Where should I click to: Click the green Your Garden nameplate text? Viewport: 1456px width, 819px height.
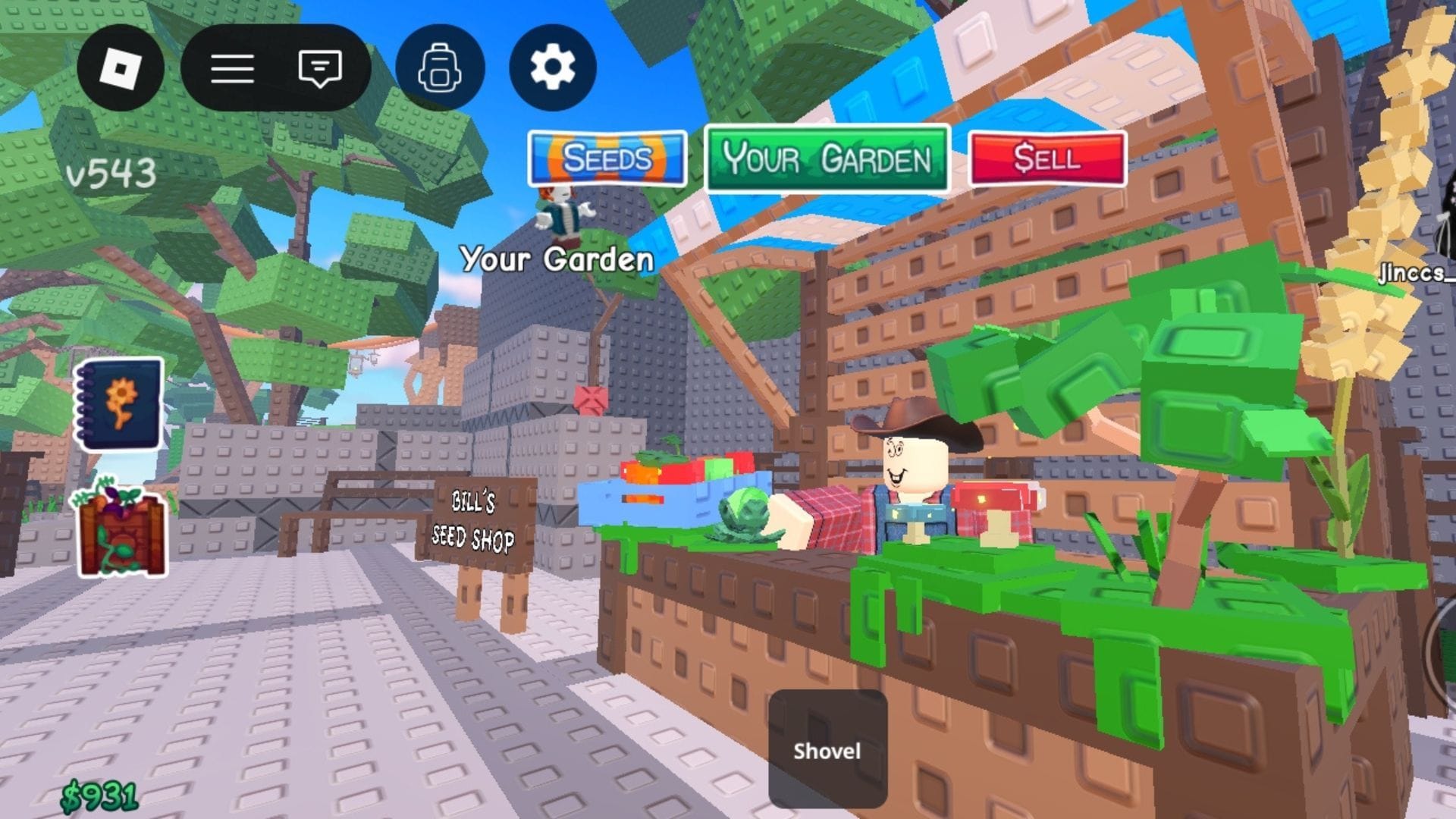tap(557, 259)
